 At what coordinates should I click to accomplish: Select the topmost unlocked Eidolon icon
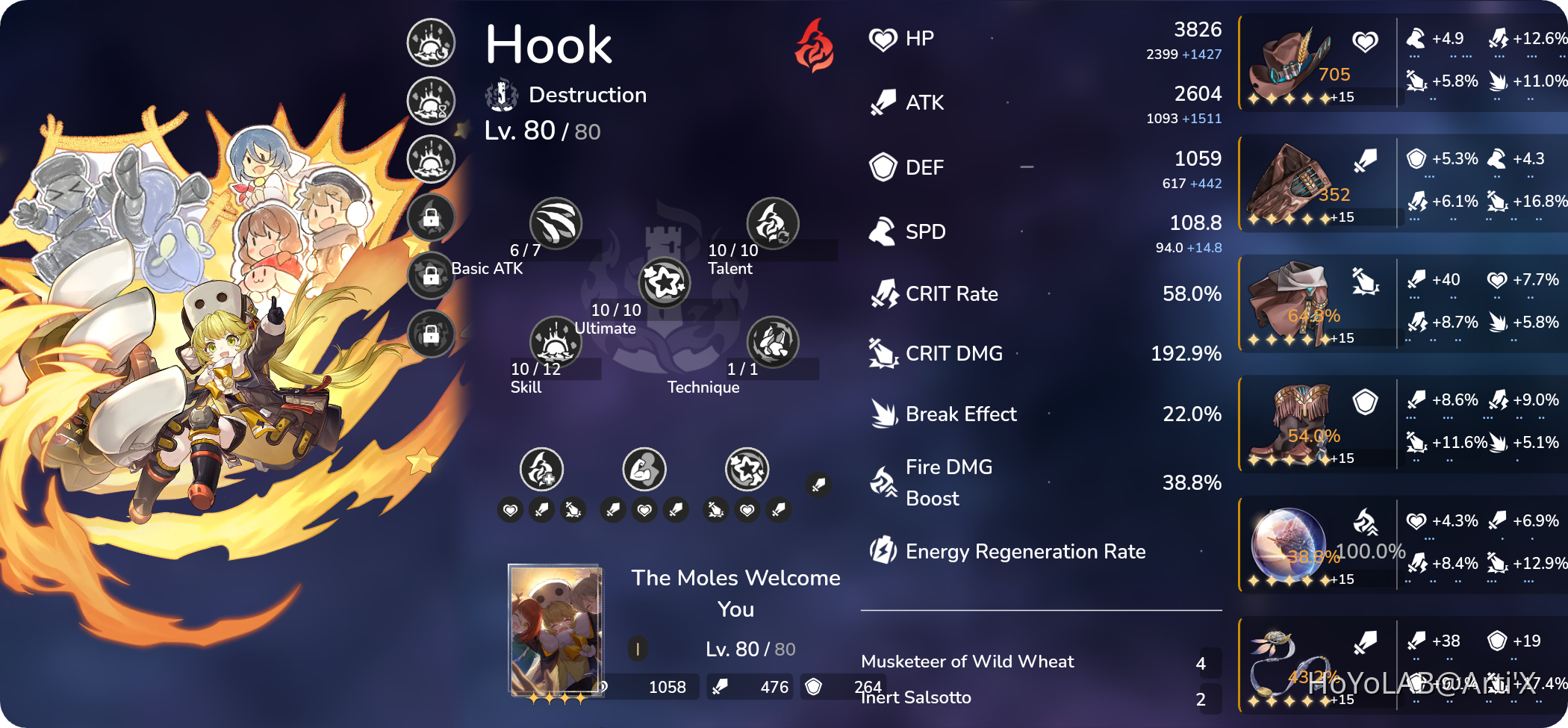point(430,41)
